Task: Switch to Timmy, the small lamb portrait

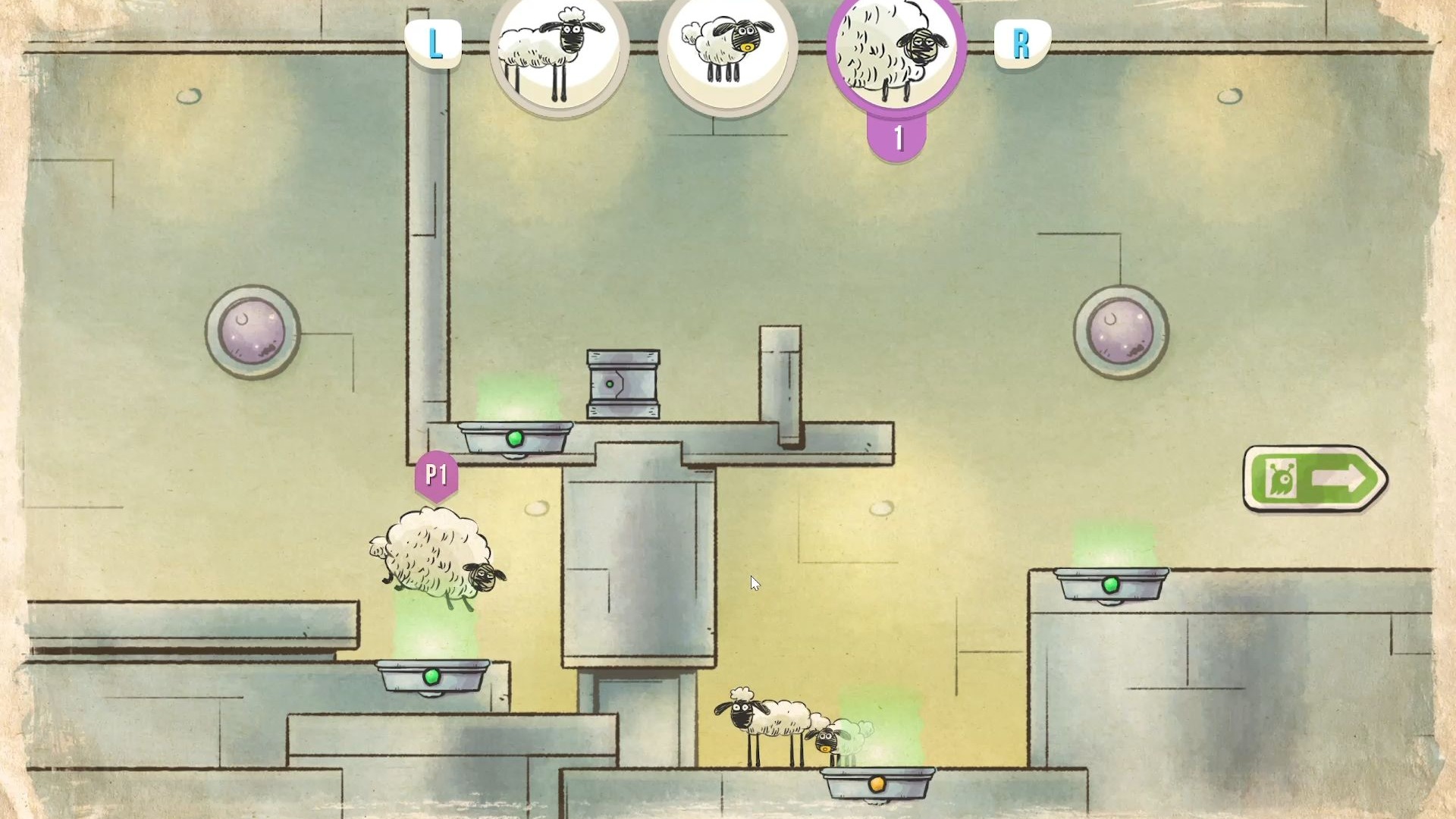Action: coord(727,52)
